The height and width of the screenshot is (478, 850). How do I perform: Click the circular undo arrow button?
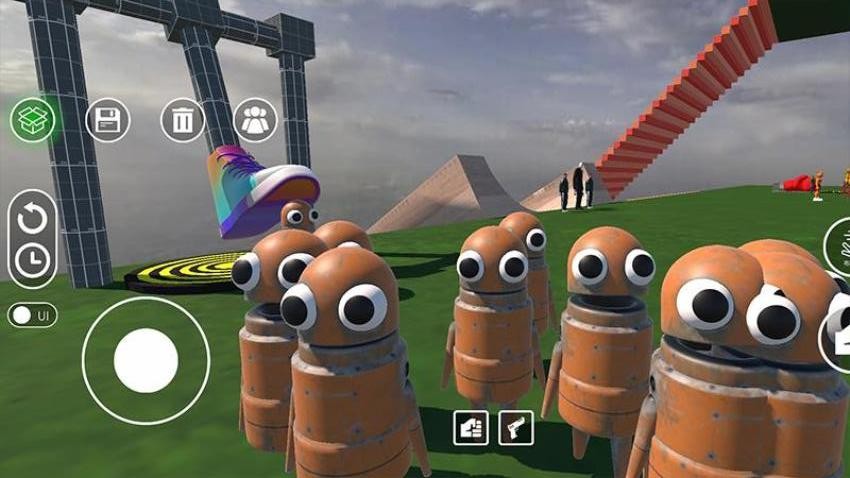point(33,216)
